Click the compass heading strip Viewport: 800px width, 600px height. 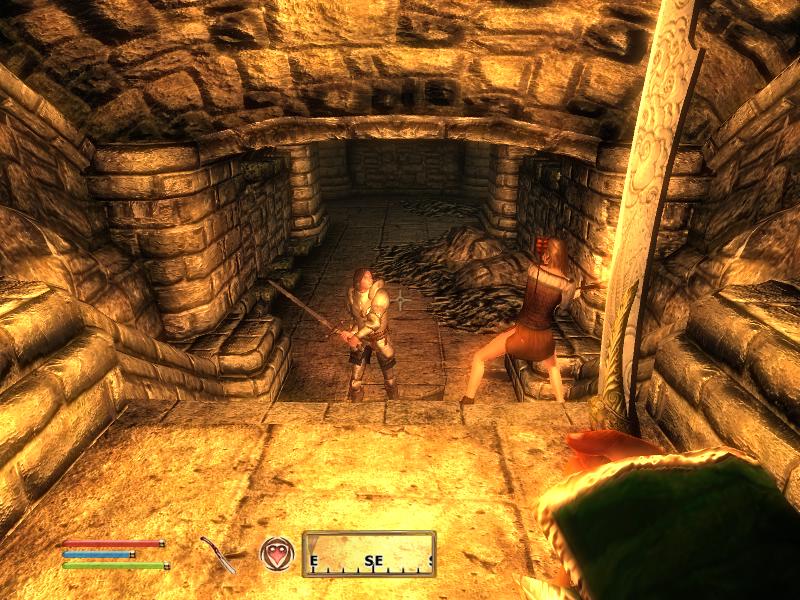coord(369,554)
